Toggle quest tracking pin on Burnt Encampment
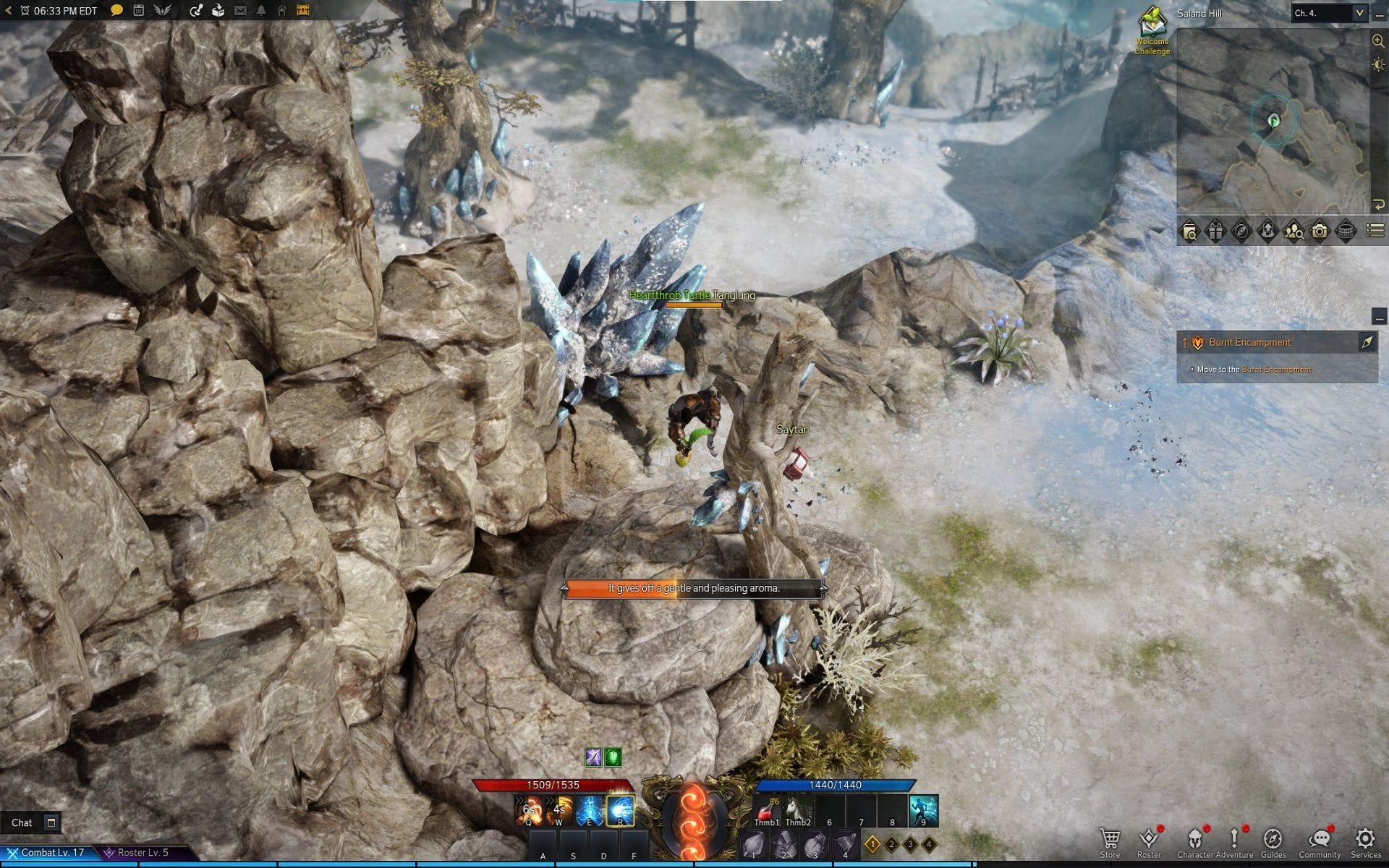Viewport: 1389px width, 868px height. click(1367, 342)
